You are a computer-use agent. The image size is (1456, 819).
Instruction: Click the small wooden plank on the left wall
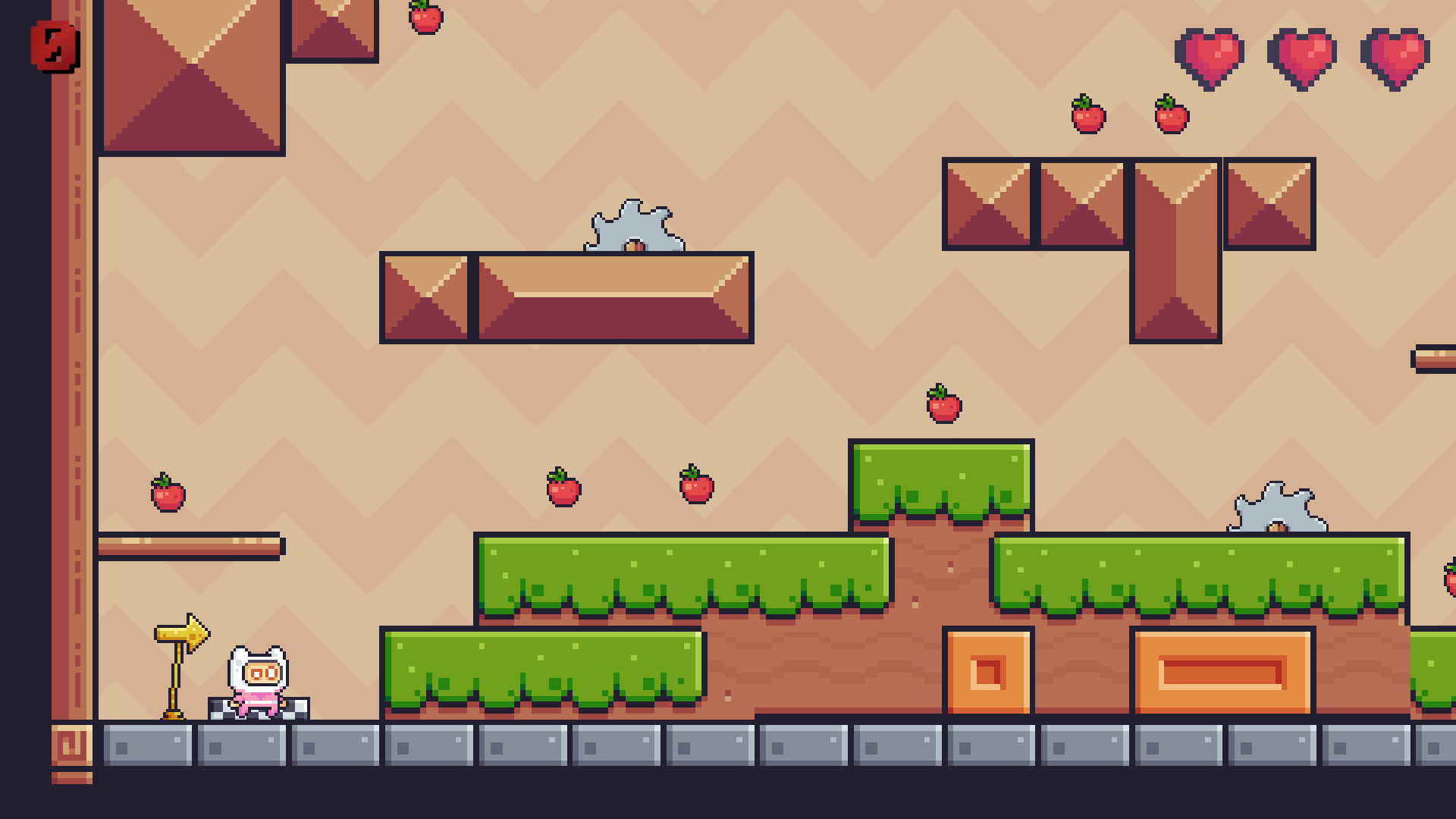click(190, 546)
